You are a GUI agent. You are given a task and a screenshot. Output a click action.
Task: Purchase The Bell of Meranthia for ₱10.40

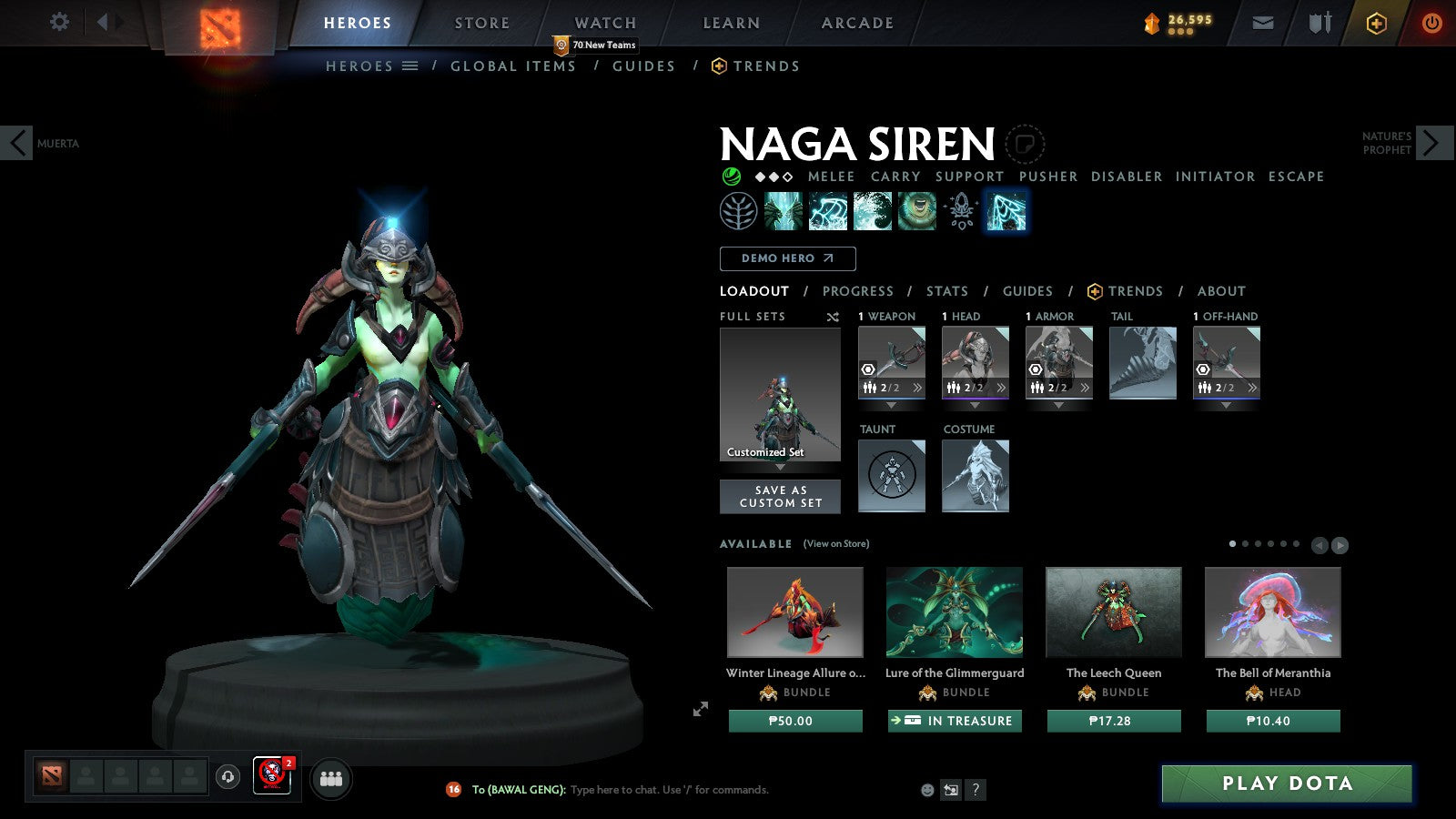(x=1272, y=721)
